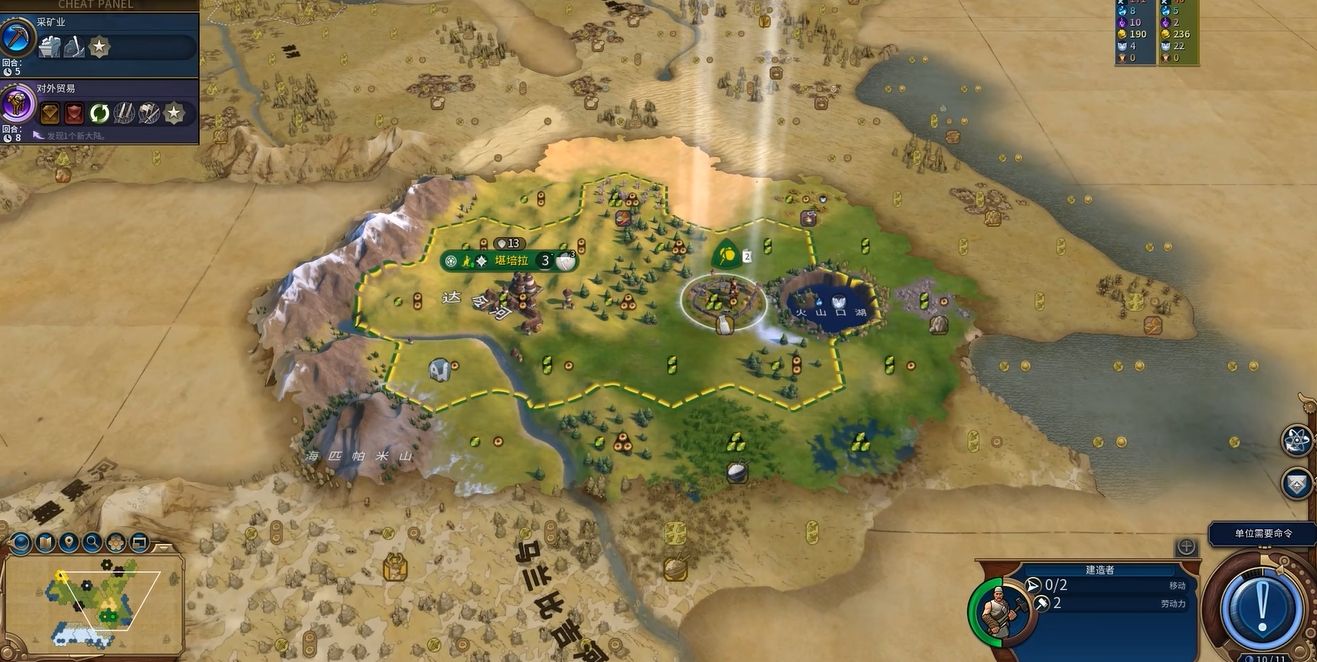Toggle the minimap options globe button
Image resolution: width=1317 pixels, height=662 pixels.
point(20,543)
